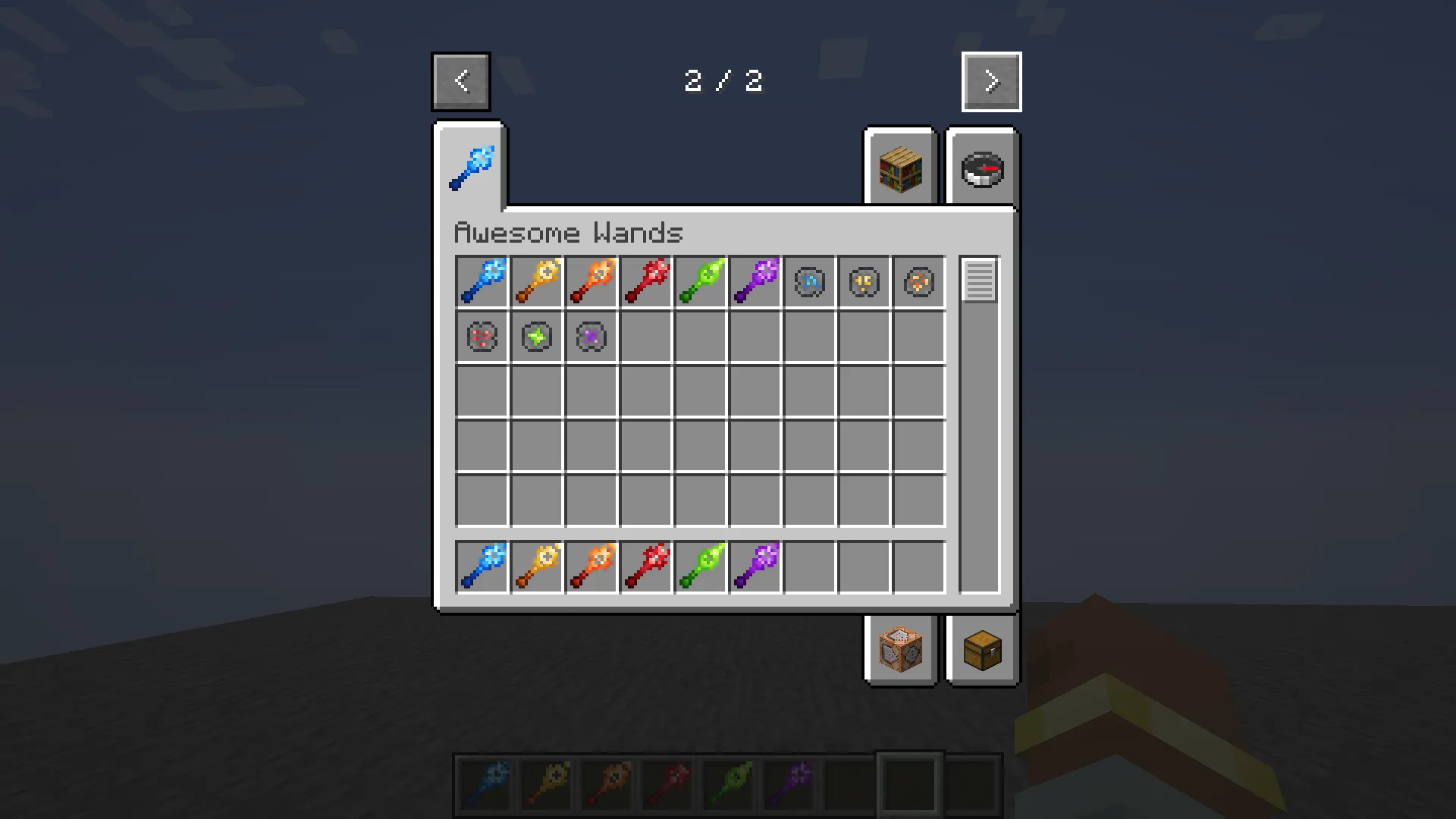
Task: Go to the previous inventory page
Action: tap(460, 81)
